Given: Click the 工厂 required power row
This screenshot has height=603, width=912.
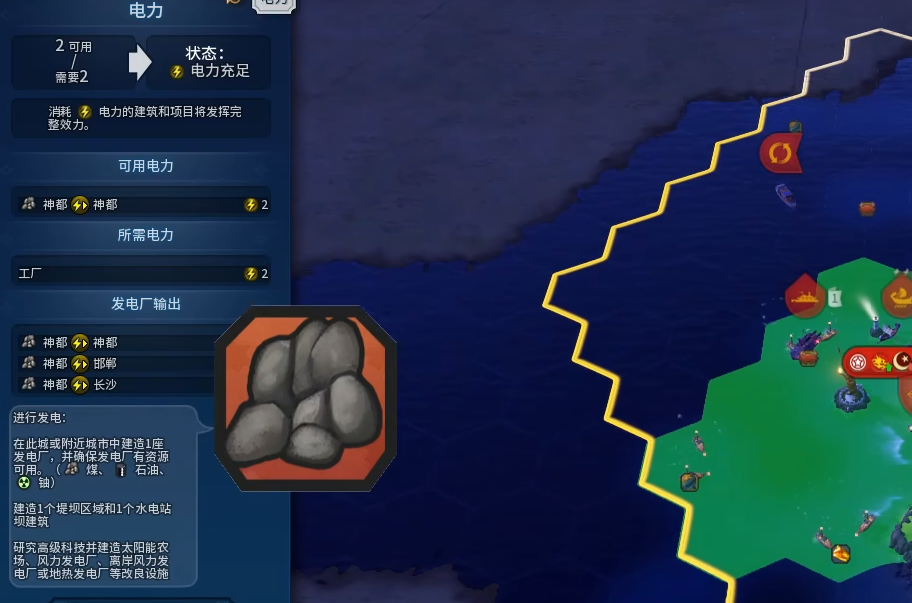Looking at the screenshot, I should [142, 273].
